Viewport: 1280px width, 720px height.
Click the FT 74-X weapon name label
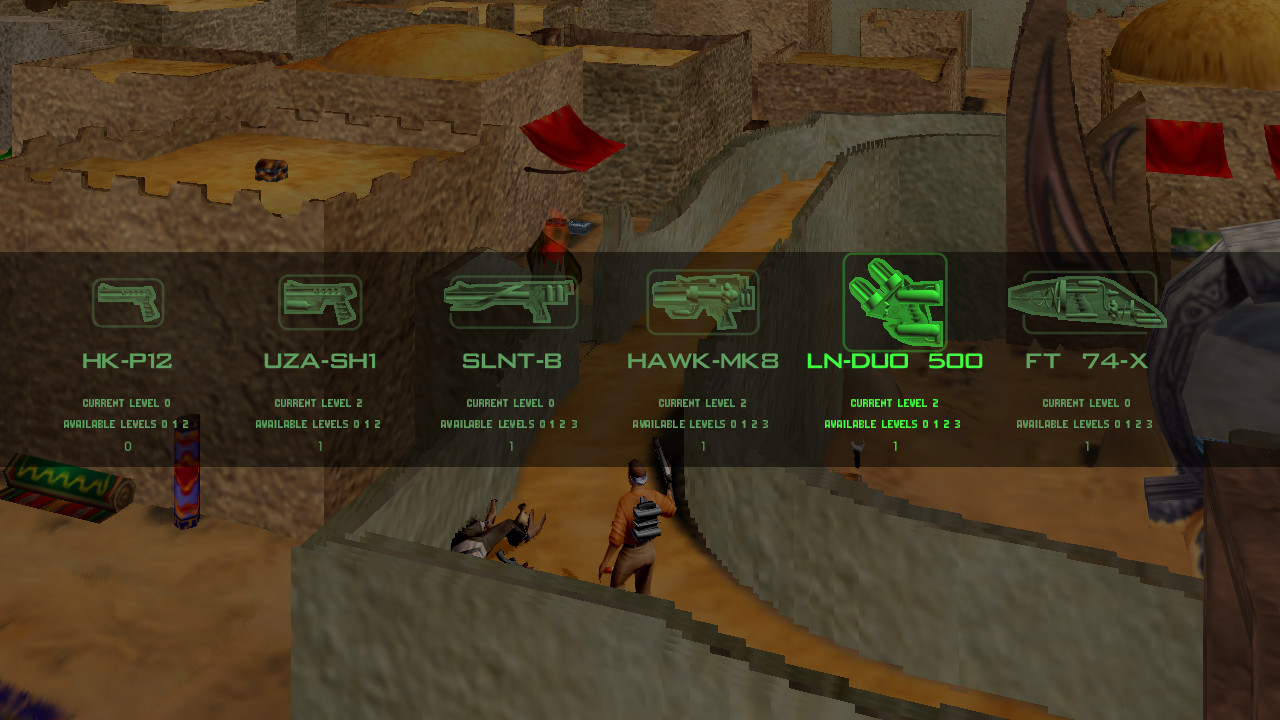(1086, 360)
